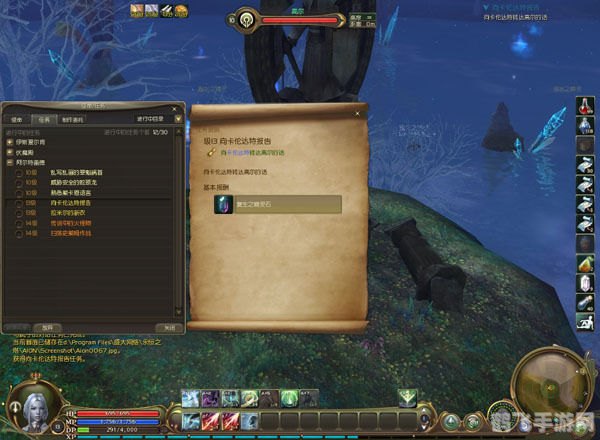Select the 向卡伦达特报告 quest row
This screenshot has width=600, height=440.
(x=70, y=202)
